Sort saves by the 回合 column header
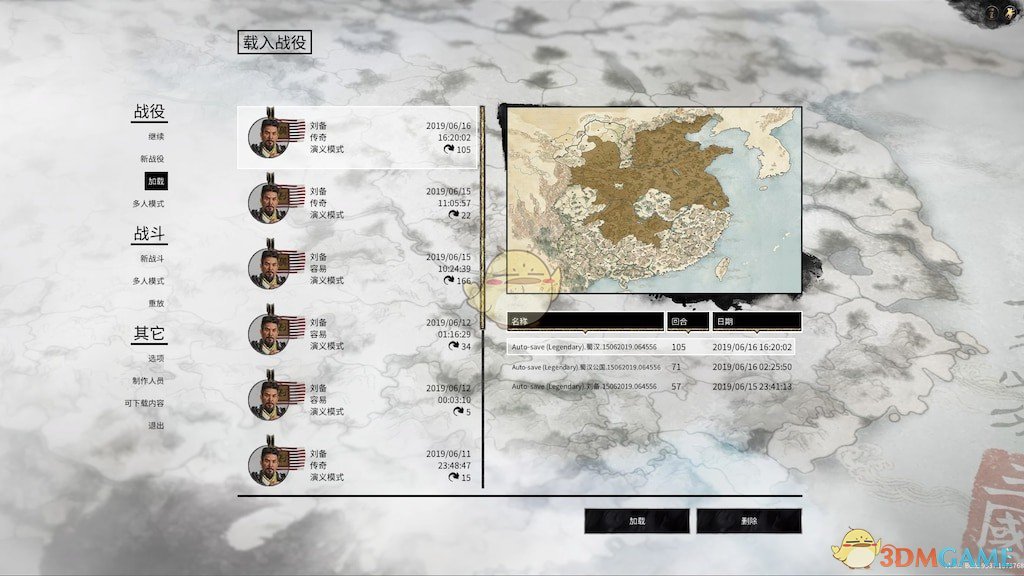 point(687,322)
